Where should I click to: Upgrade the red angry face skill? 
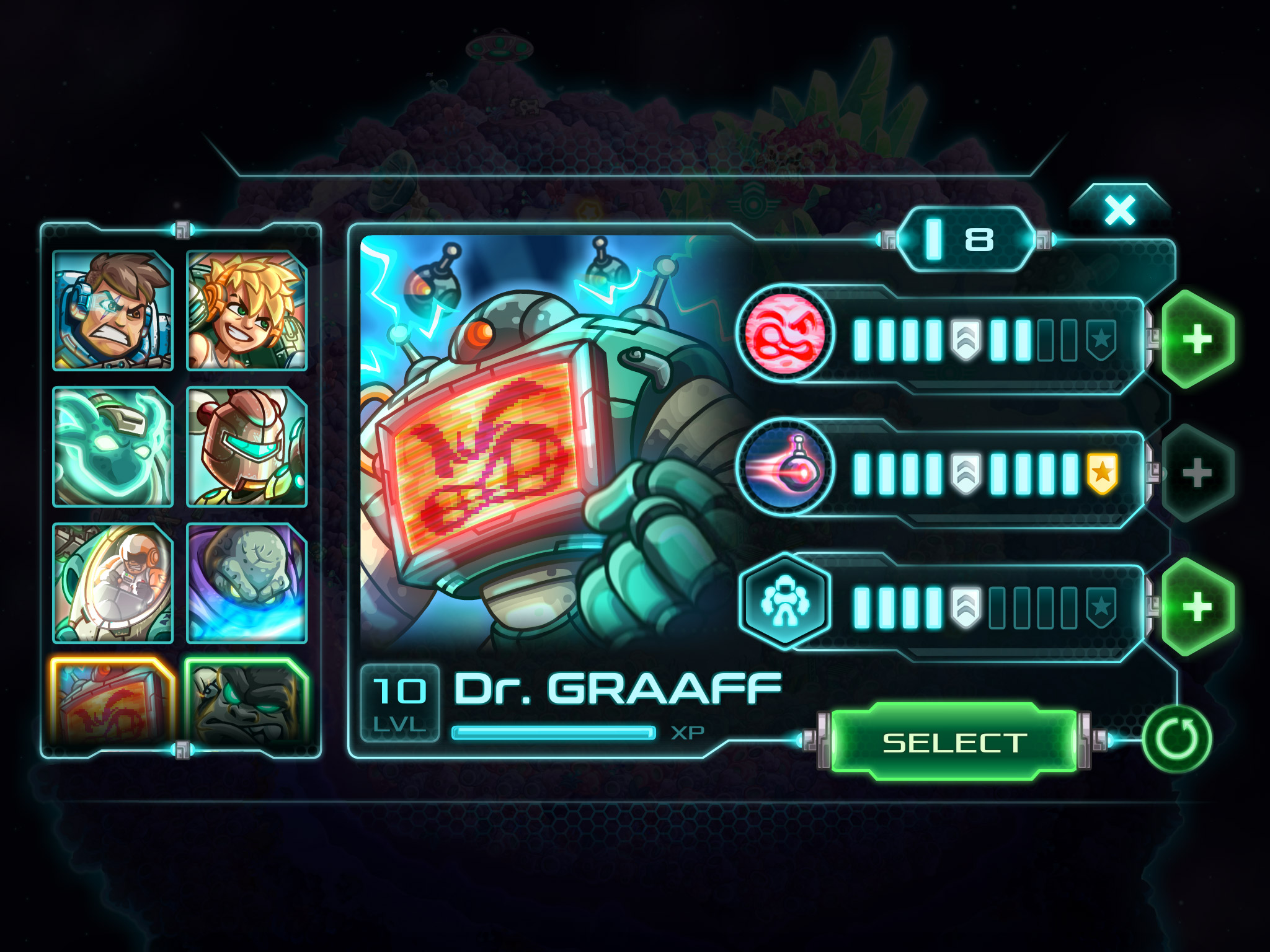coord(1197,339)
